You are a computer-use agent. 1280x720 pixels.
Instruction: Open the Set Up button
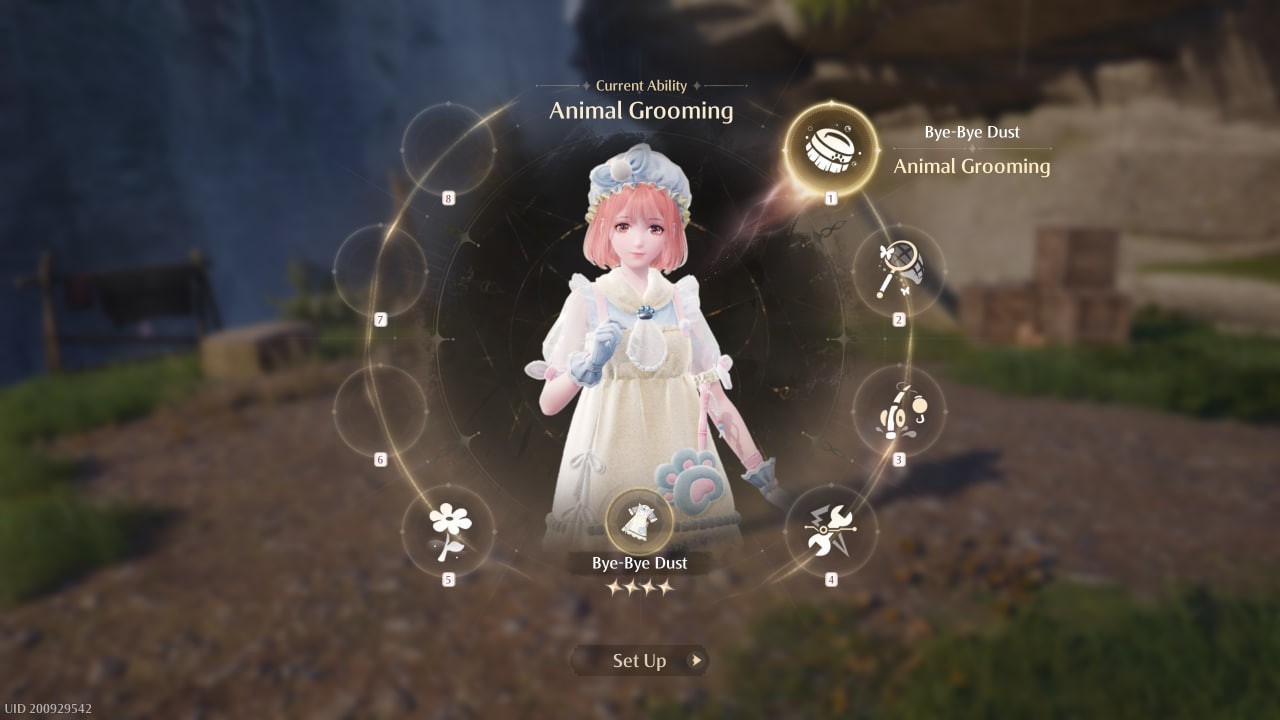tap(640, 660)
